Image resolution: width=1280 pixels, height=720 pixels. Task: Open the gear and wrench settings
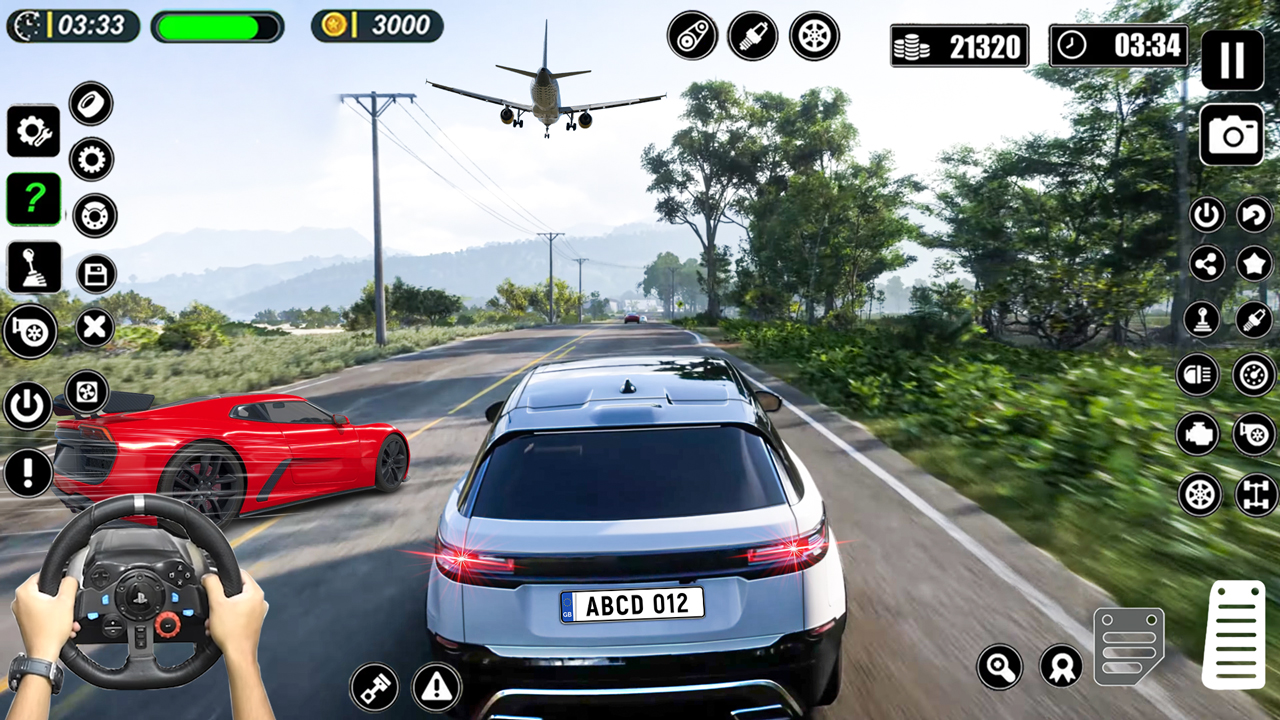34,131
